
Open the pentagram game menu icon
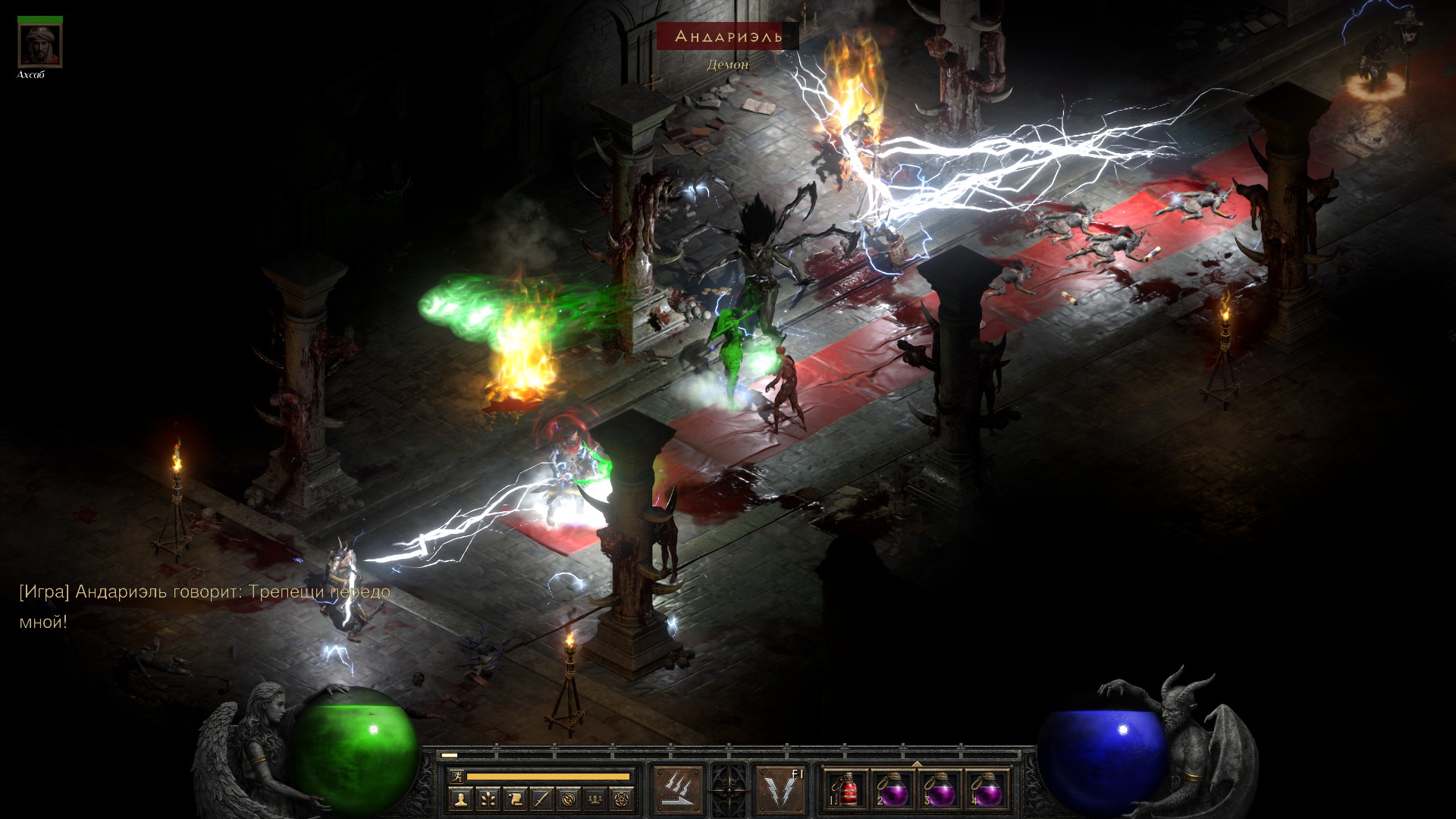coord(624,799)
